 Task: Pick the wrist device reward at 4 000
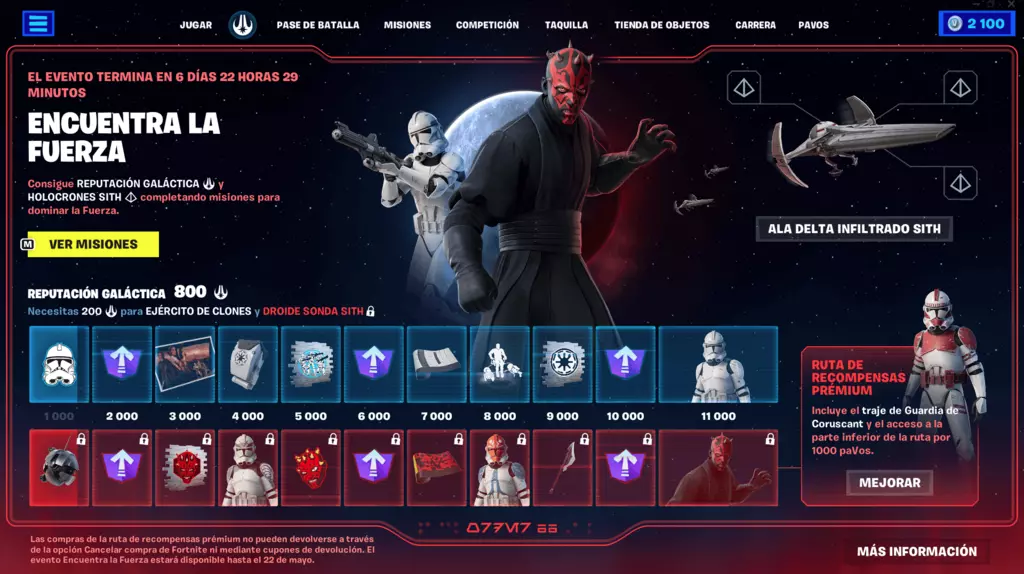pos(248,365)
